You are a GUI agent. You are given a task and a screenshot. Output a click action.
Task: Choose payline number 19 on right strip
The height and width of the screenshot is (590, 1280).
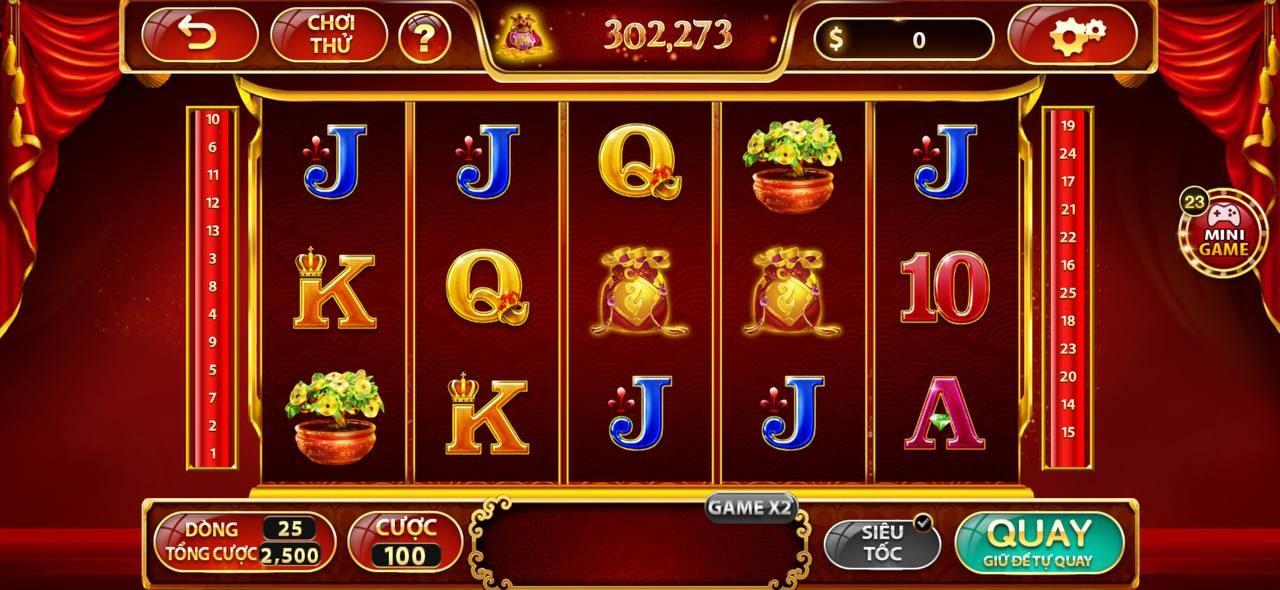1068,126
